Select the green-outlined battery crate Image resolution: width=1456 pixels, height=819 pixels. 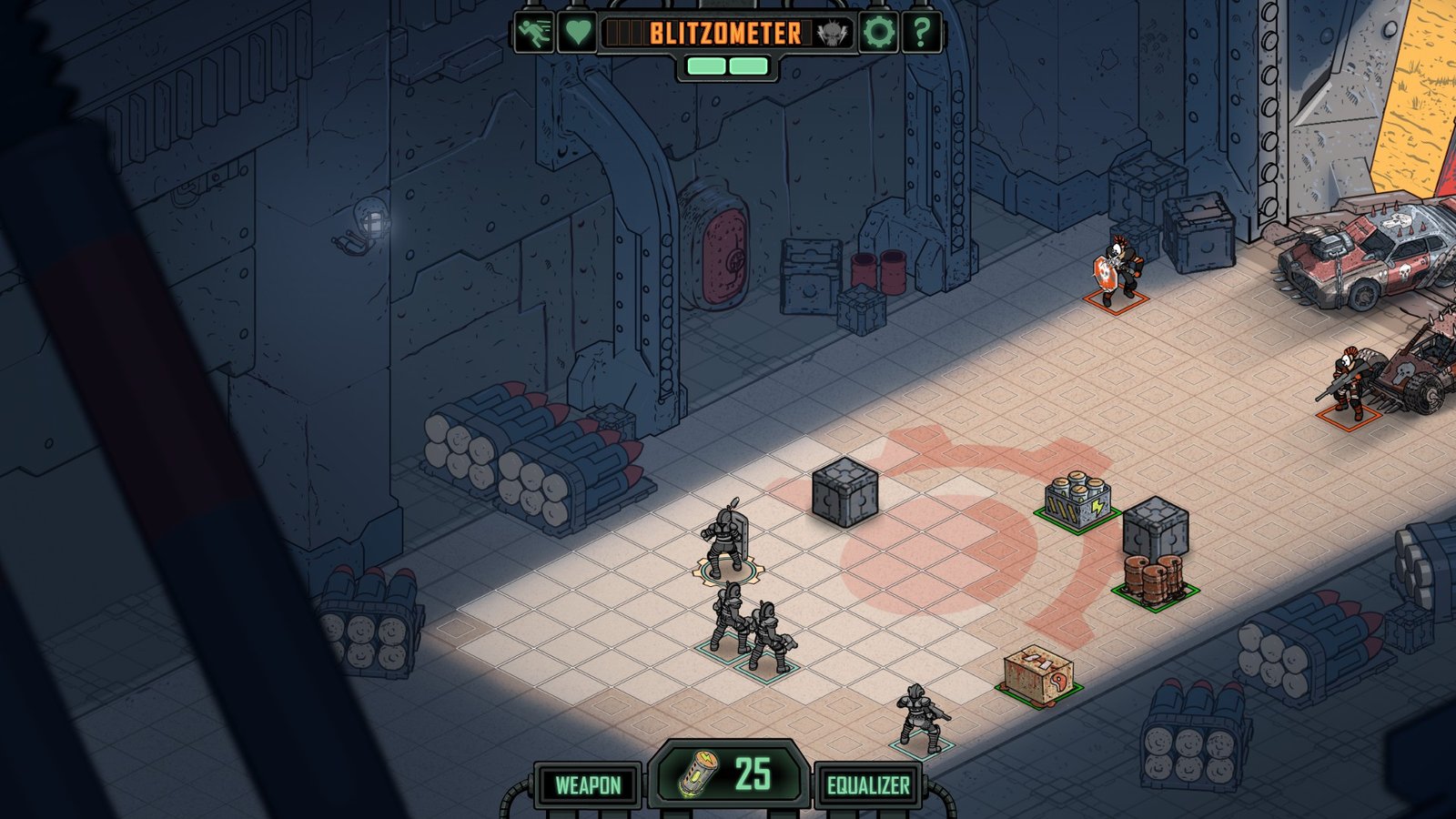point(1077,501)
